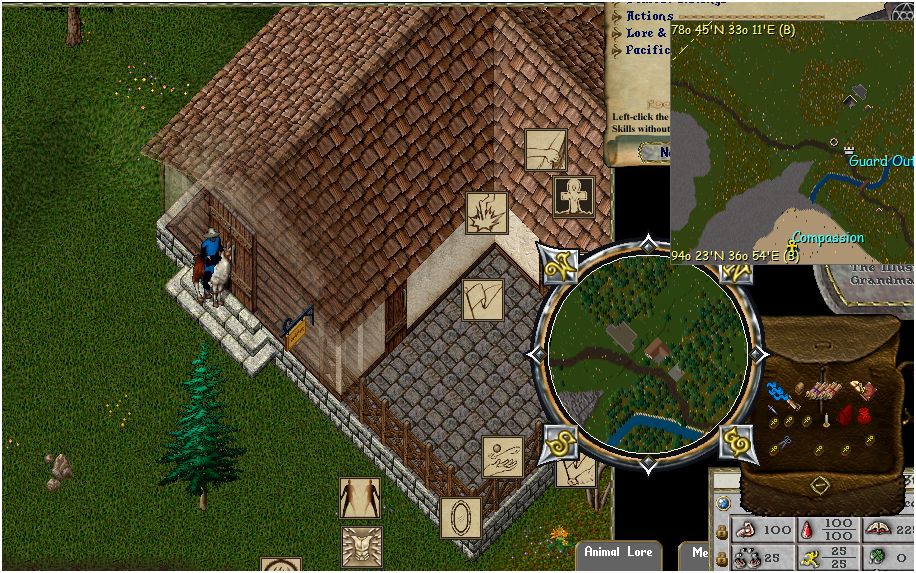Minimize the backpack with the diamond button
Viewport: 916px width, 573px height.
820,485
